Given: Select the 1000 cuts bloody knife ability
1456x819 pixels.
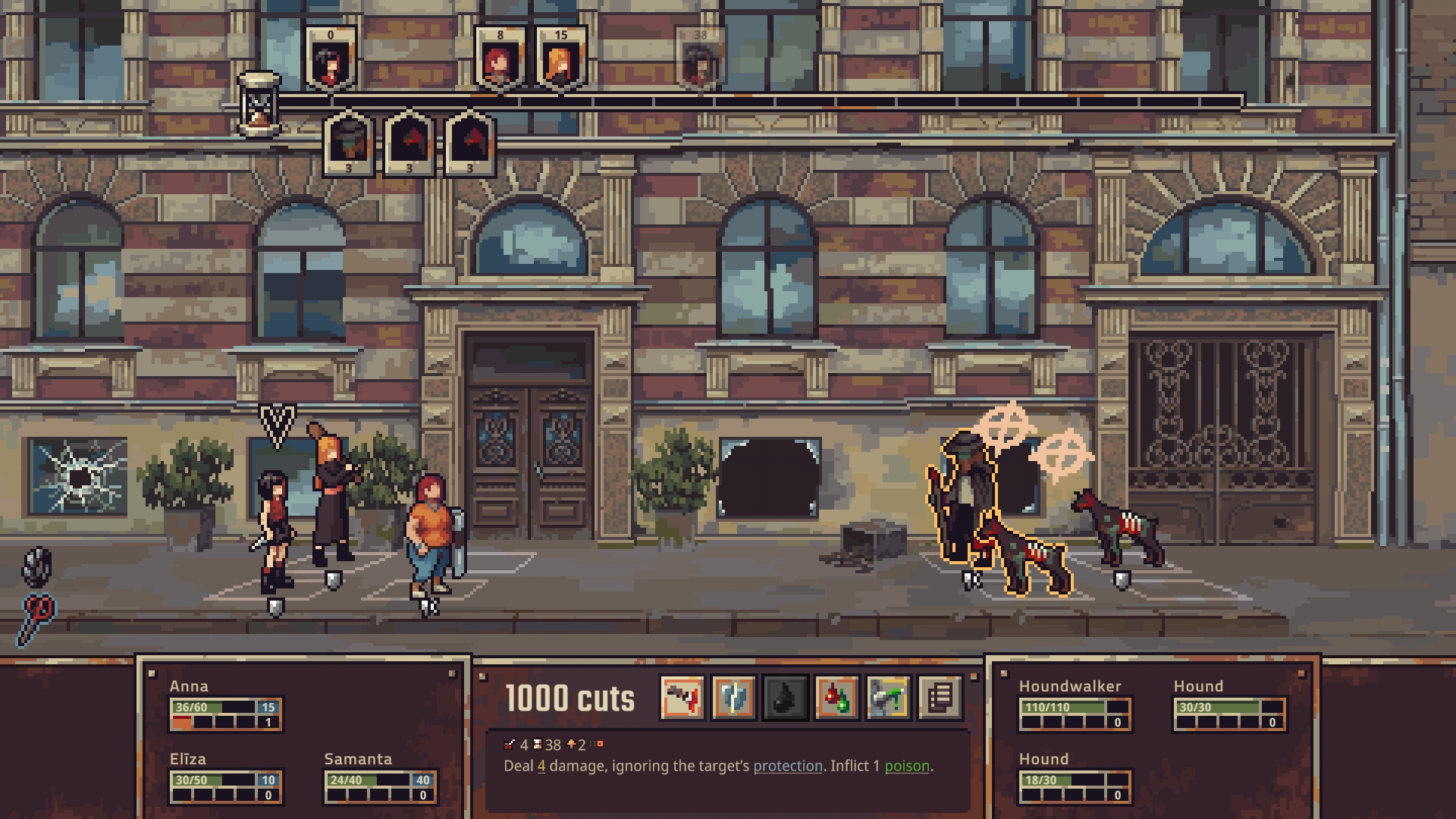Looking at the screenshot, I should click(x=682, y=697).
